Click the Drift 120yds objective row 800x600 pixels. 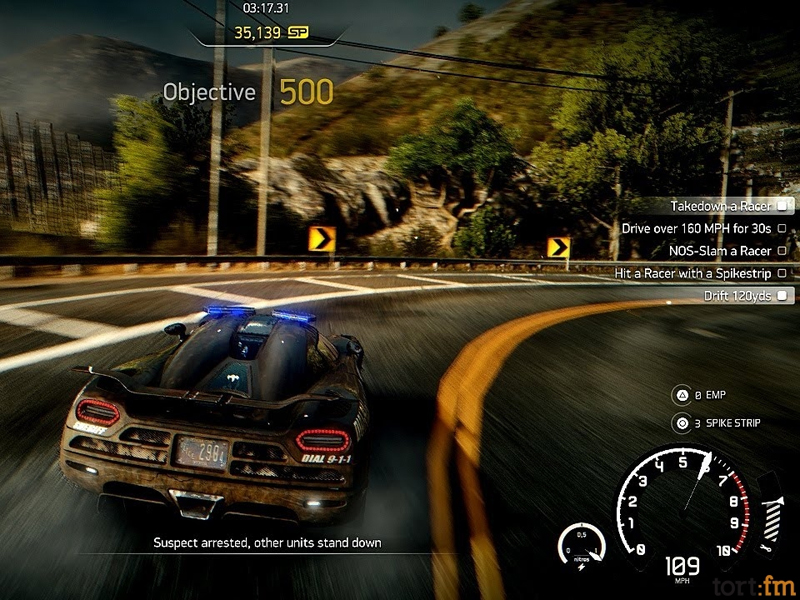[736, 295]
